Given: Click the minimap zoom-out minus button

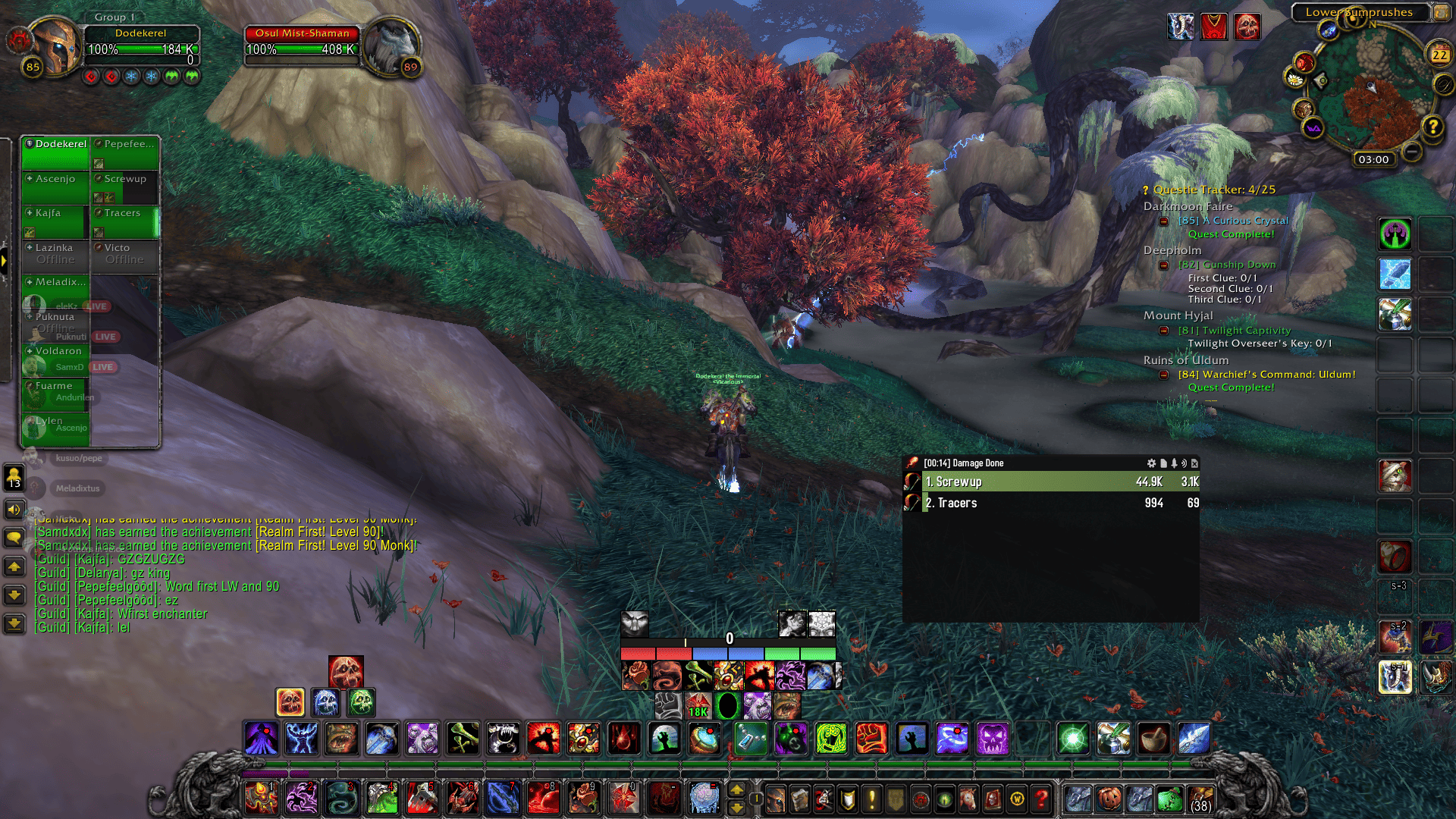Looking at the screenshot, I should pos(1411,152).
